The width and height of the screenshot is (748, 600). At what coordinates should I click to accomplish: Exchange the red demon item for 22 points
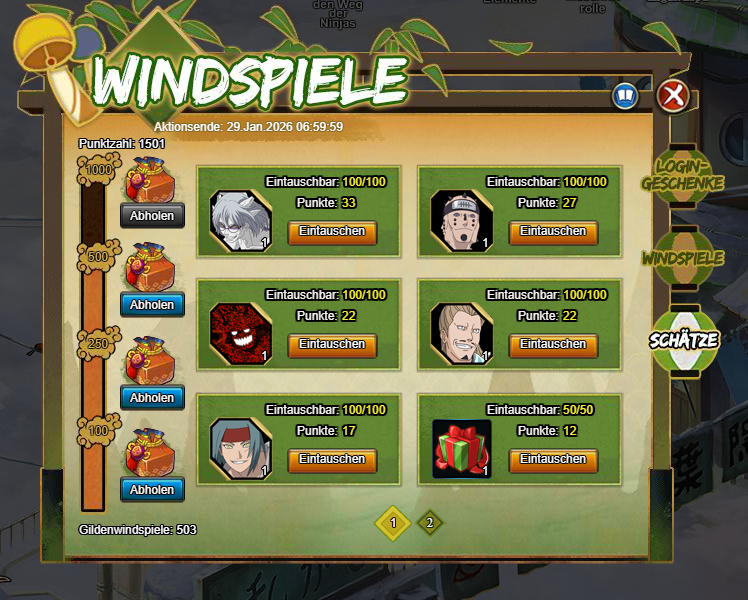332,344
